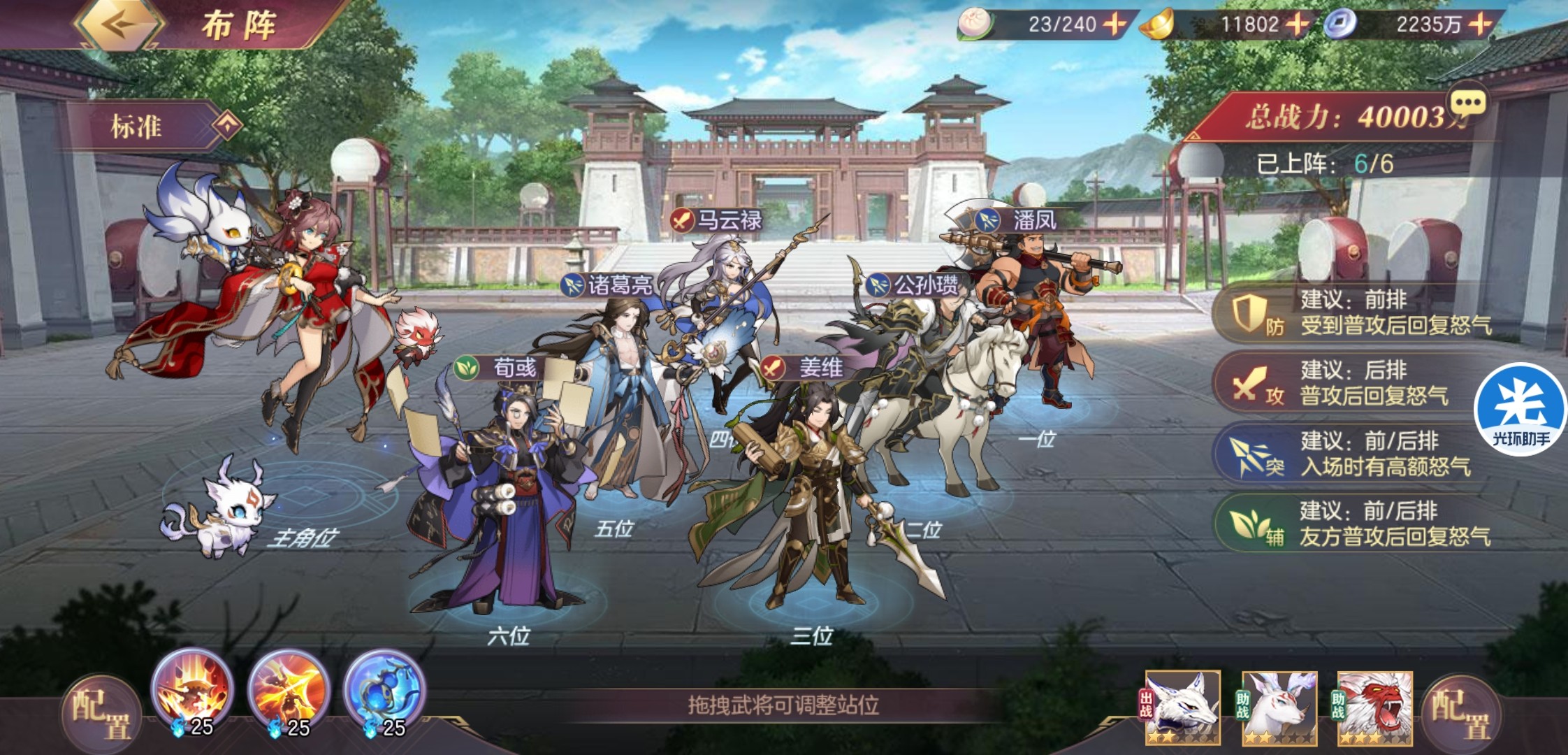Select hero 公孙瓒 on horseback
The image size is (1568, 755).
(x=929, y=391)
